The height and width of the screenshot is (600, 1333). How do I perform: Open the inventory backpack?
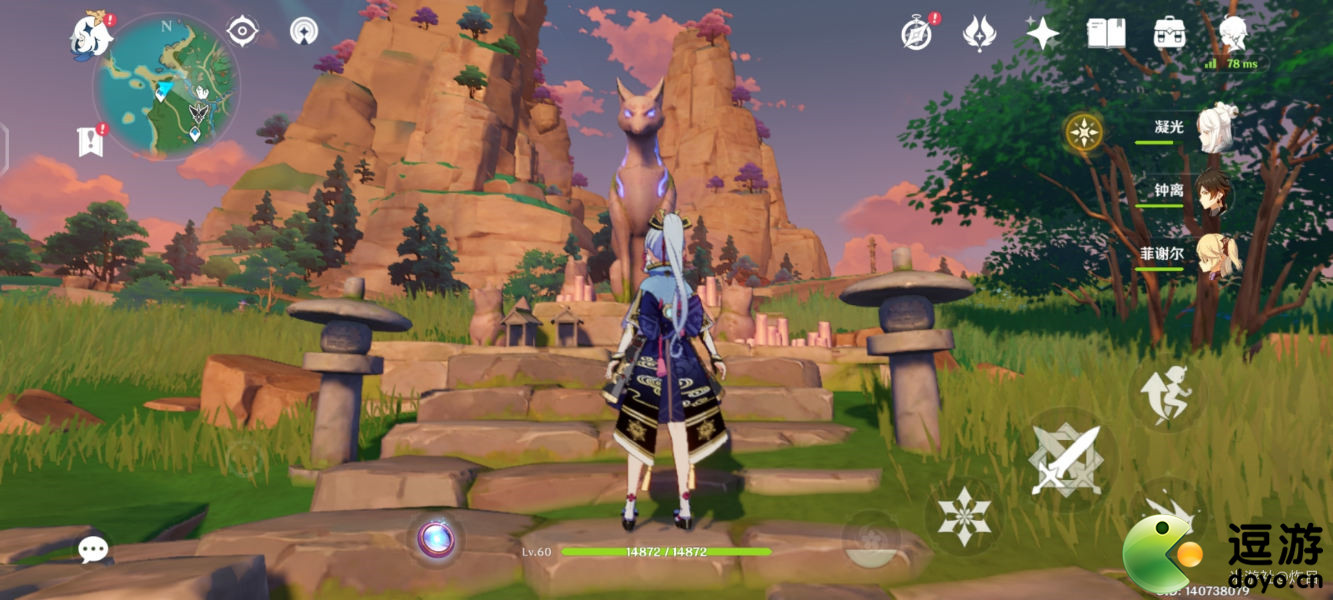point(1169,34)
